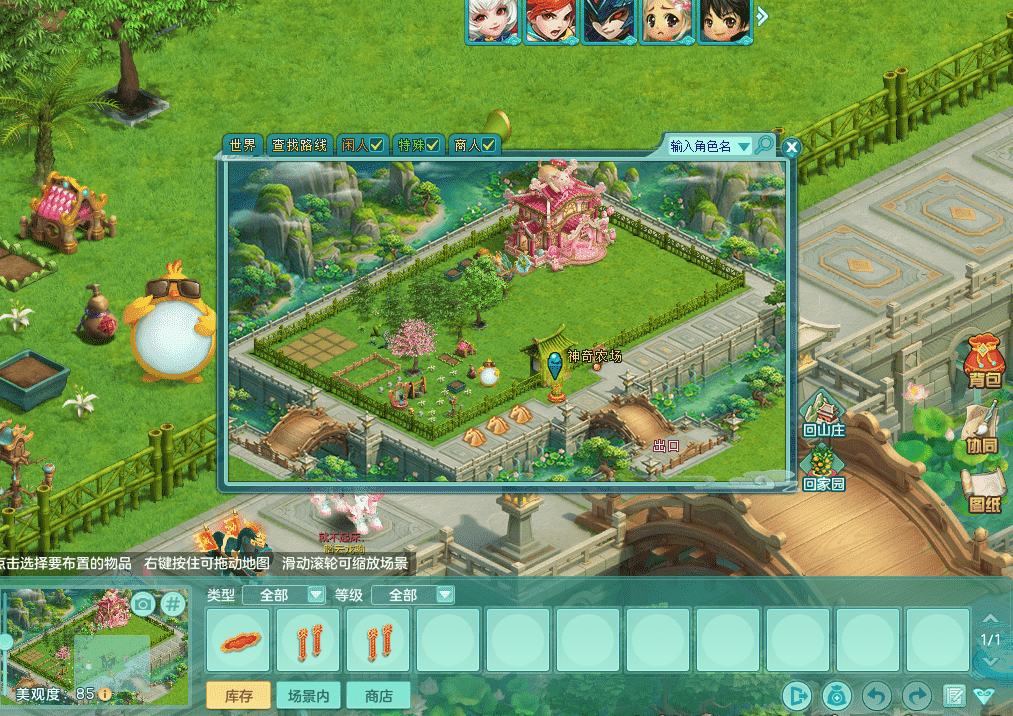Open the 背包 backpack

tap(984, 362)
